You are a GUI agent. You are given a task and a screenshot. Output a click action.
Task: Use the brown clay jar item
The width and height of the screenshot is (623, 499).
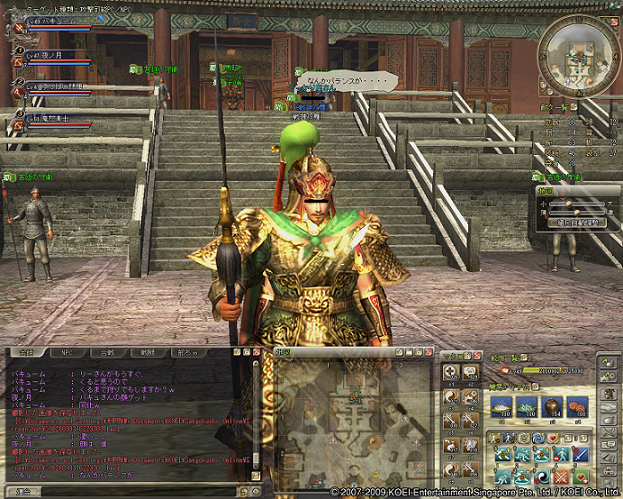click(550, 406)
